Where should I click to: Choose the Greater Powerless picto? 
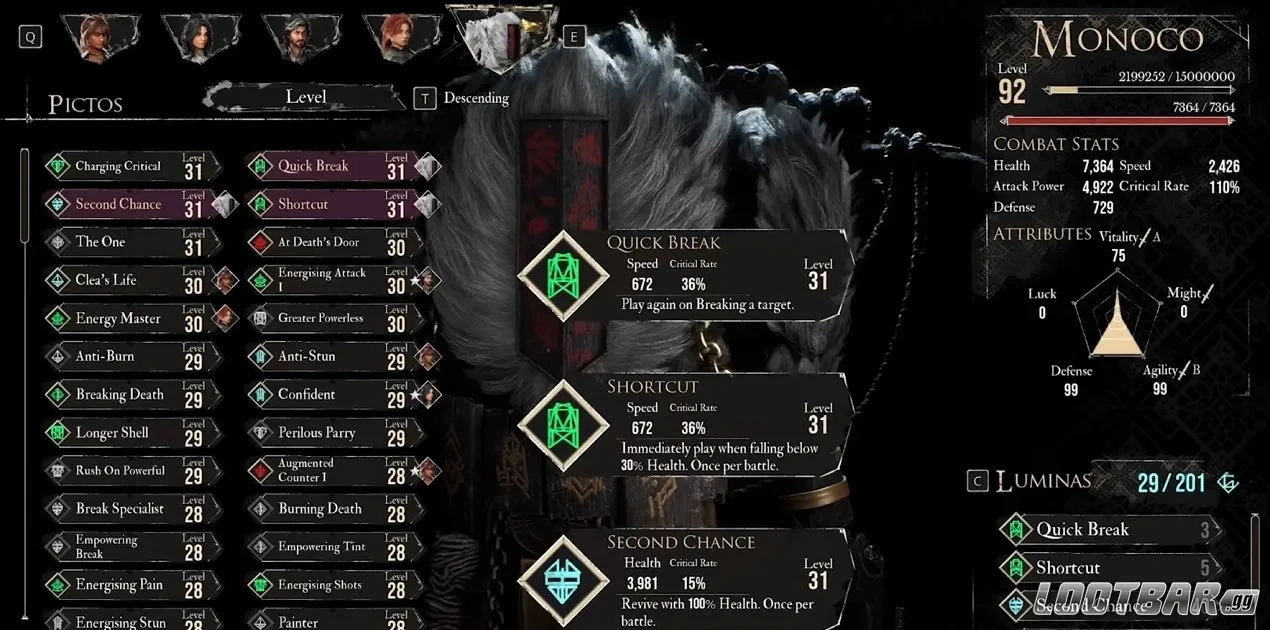(x=320, y=319)
